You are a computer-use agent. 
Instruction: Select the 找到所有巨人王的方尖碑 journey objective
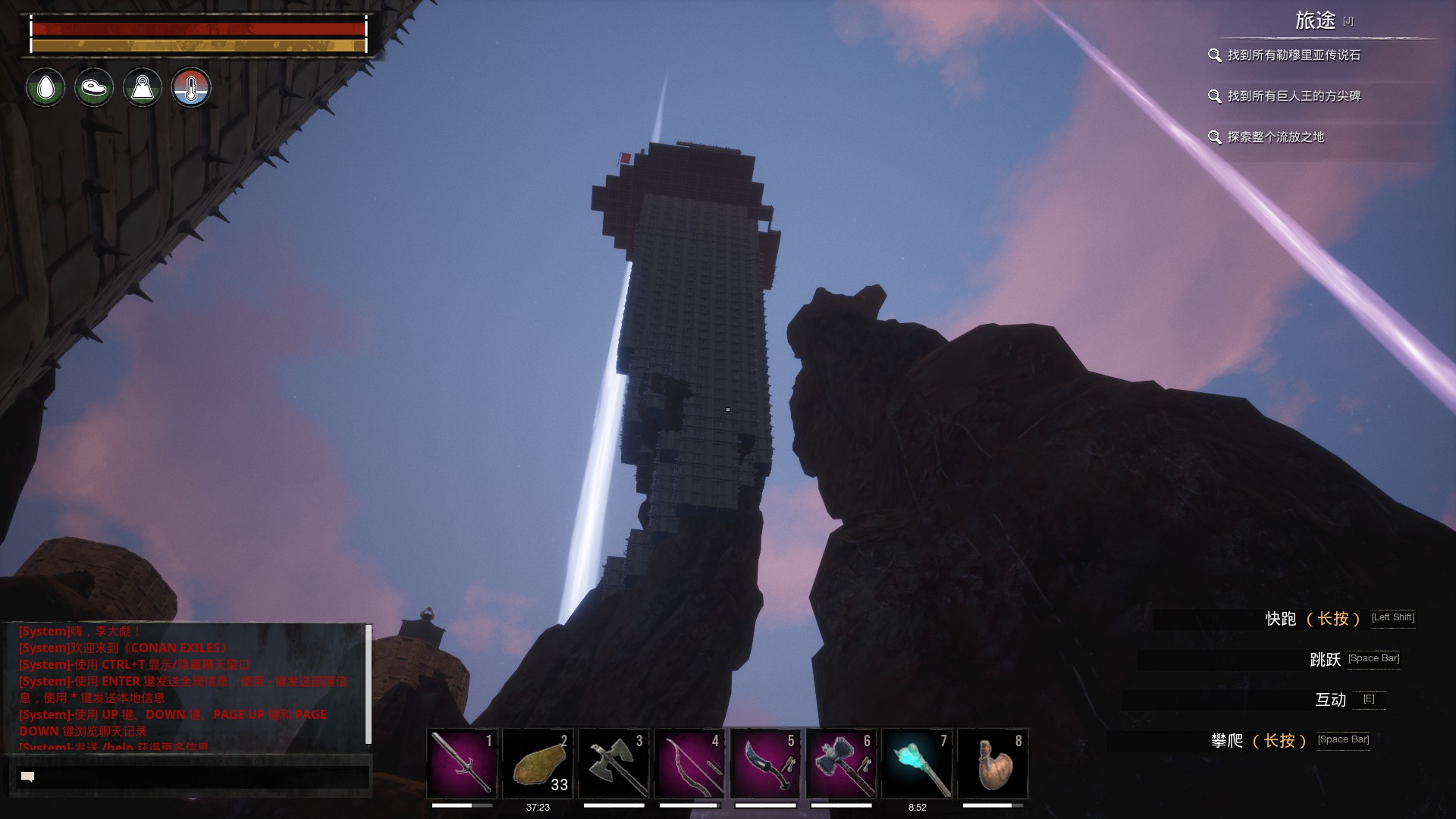(x=1293, y=96)
